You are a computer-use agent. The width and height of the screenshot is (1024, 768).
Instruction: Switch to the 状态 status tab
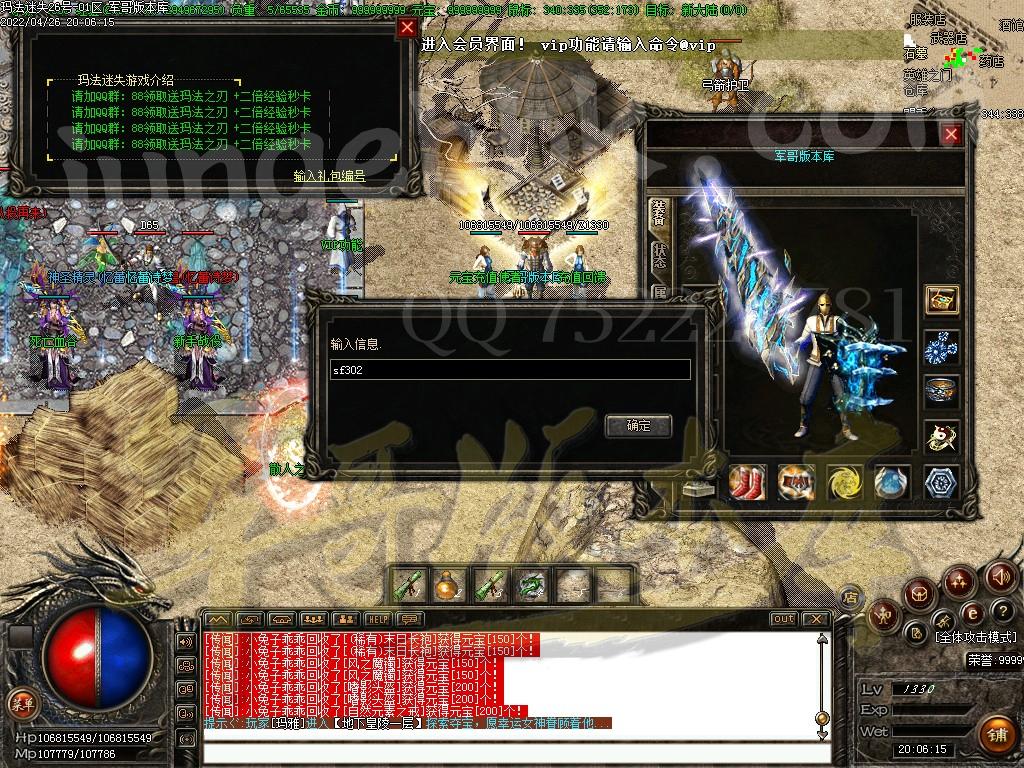point(659,254)
